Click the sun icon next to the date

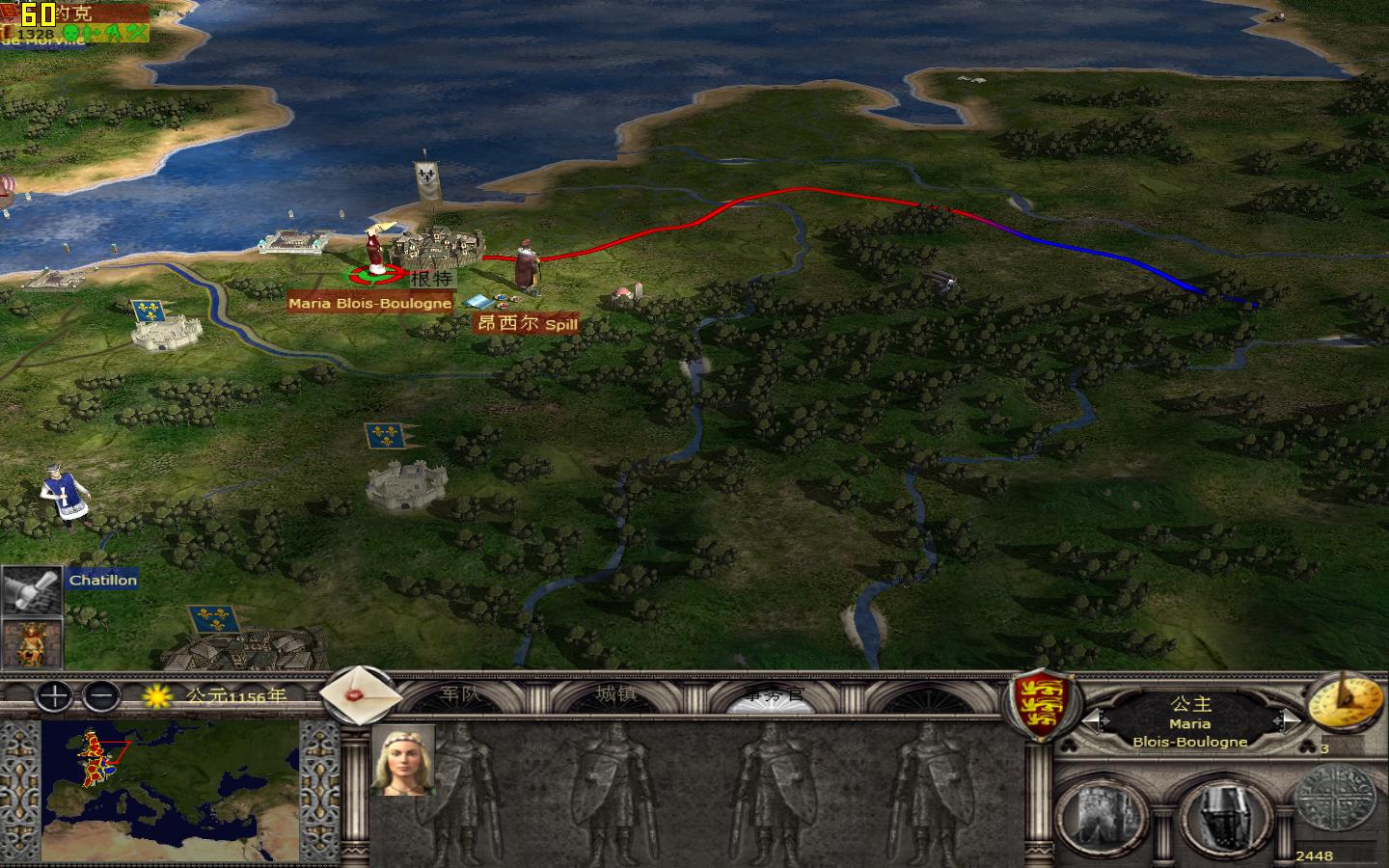point(154,696)
